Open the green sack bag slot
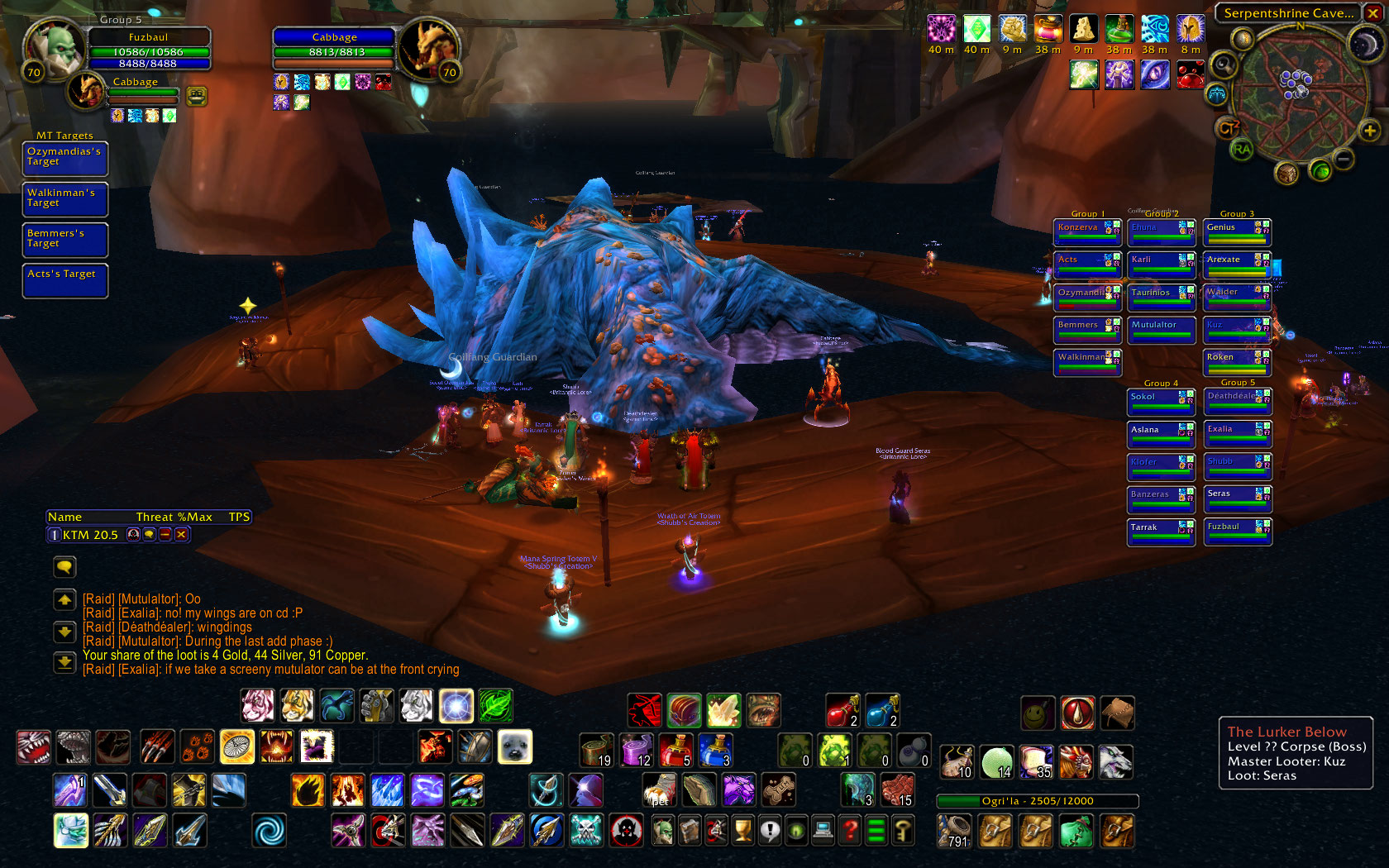The image size is (1389, 868). point(1076,831)
